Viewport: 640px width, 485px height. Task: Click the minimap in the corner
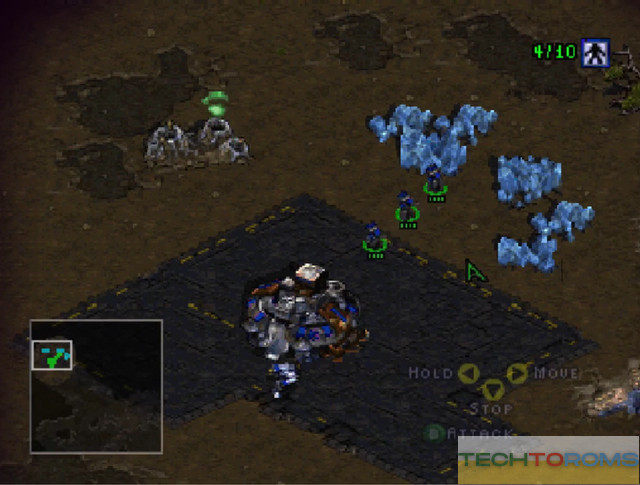96,385
